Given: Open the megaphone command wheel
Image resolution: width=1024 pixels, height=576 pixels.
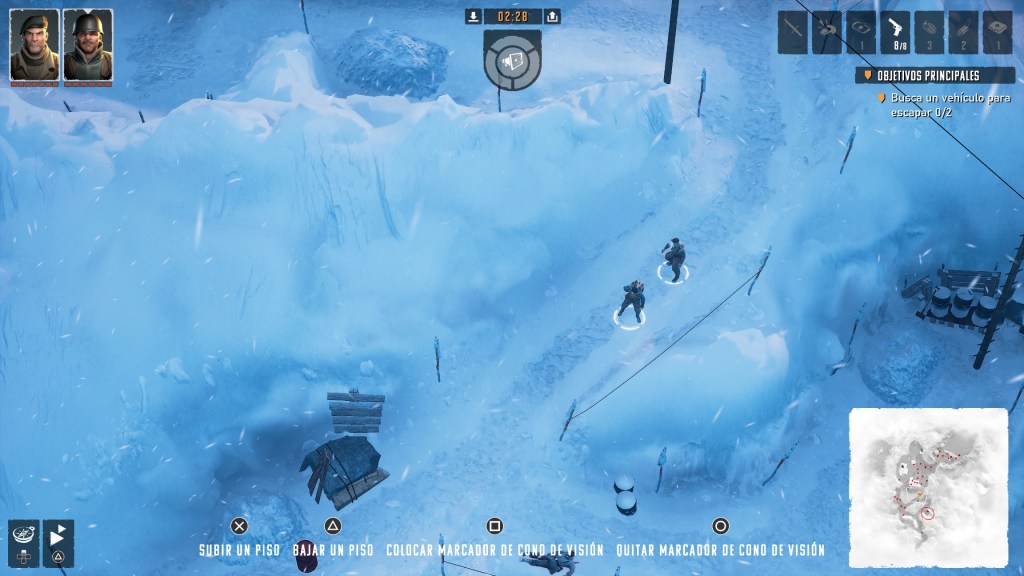Looking at the screenshot, I should click(x=512, y=60).
